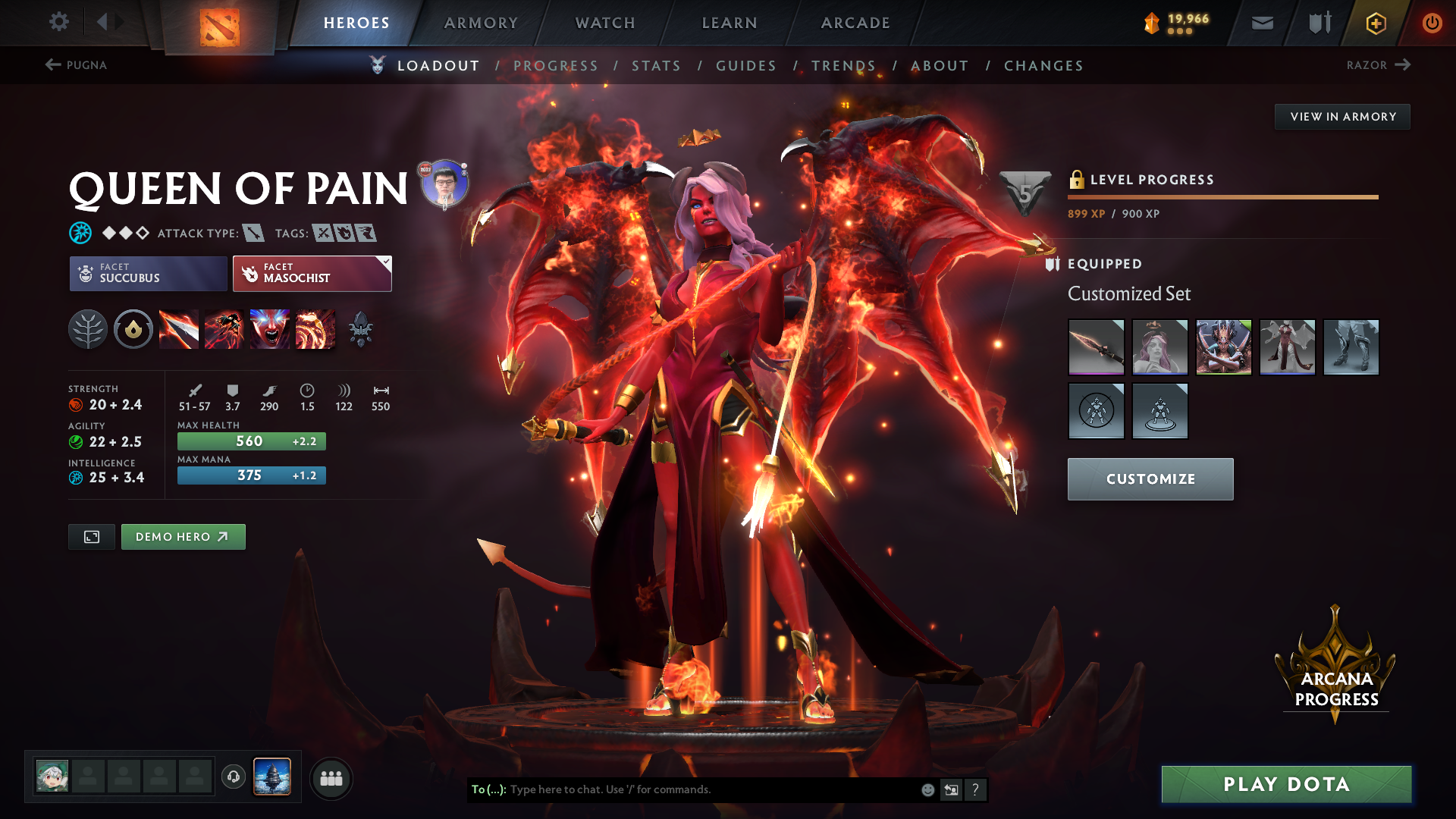1456x819 pixels.
Task: Open the ARCADE menu item
Action: click(x=855, y=23)
